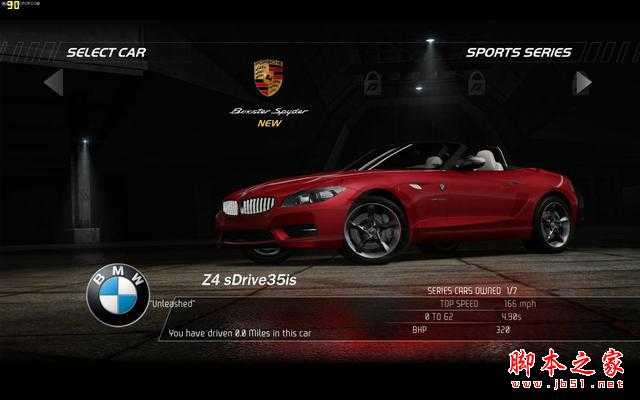The width and height of the screenshot is (640, 400).
Task: Select the first locked car padlock
Action: pyautogui.click(x=373, y=82)
